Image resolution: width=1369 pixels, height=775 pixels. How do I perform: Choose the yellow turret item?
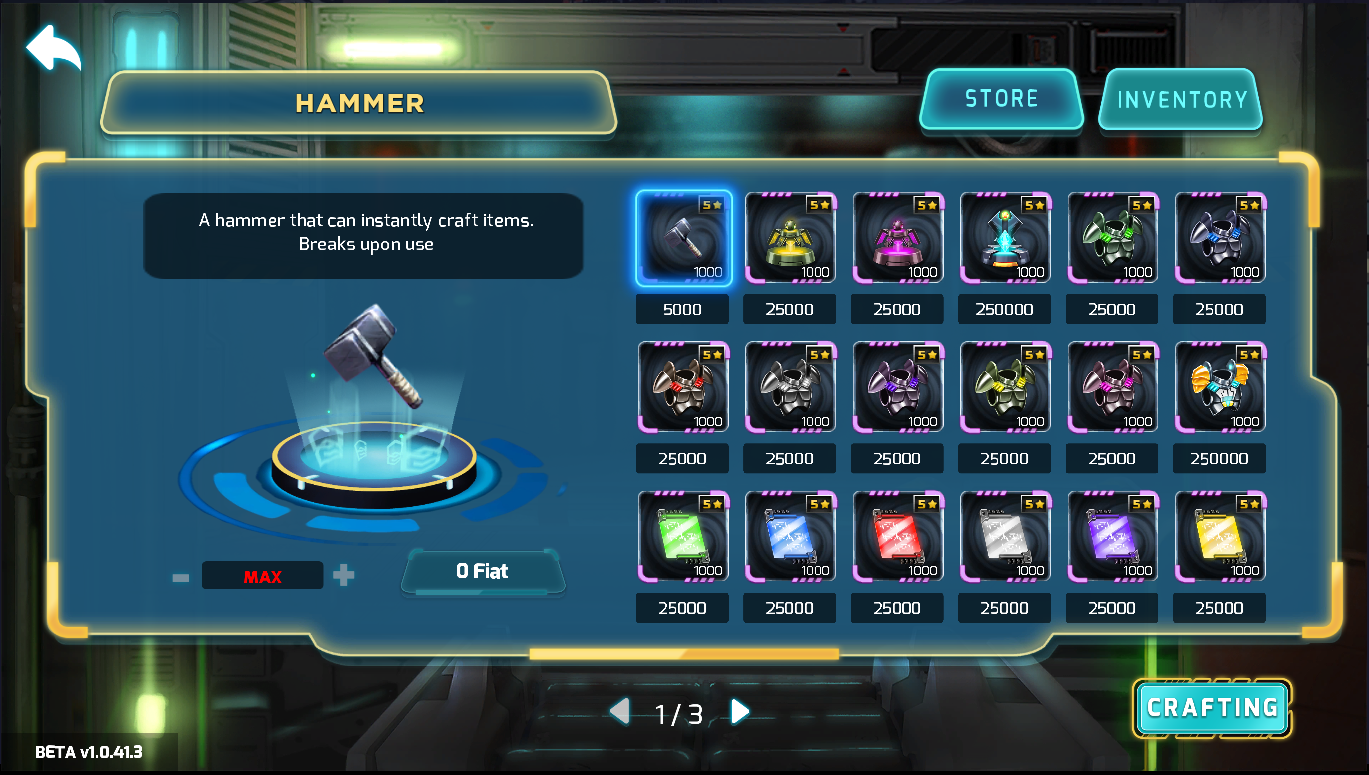tap(790, 238)
